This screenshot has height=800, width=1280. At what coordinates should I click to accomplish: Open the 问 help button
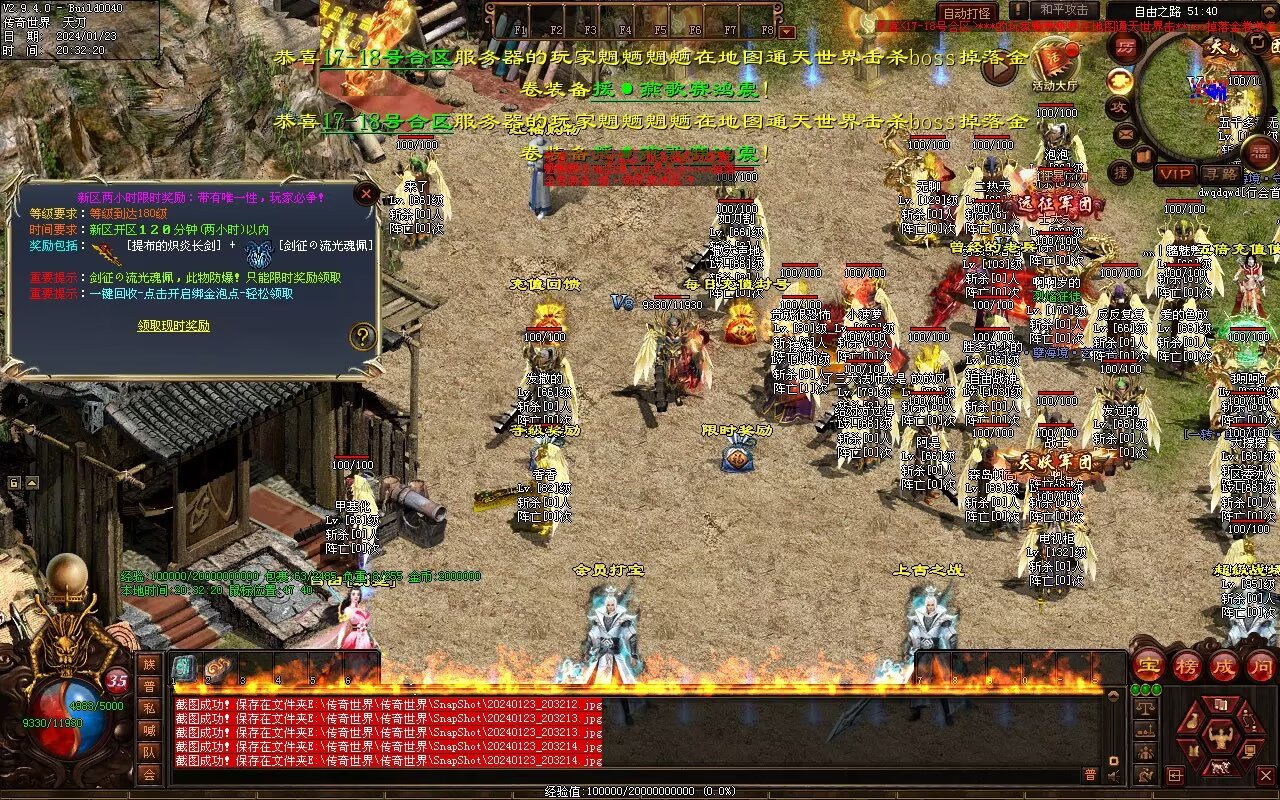coord(1260,665)
